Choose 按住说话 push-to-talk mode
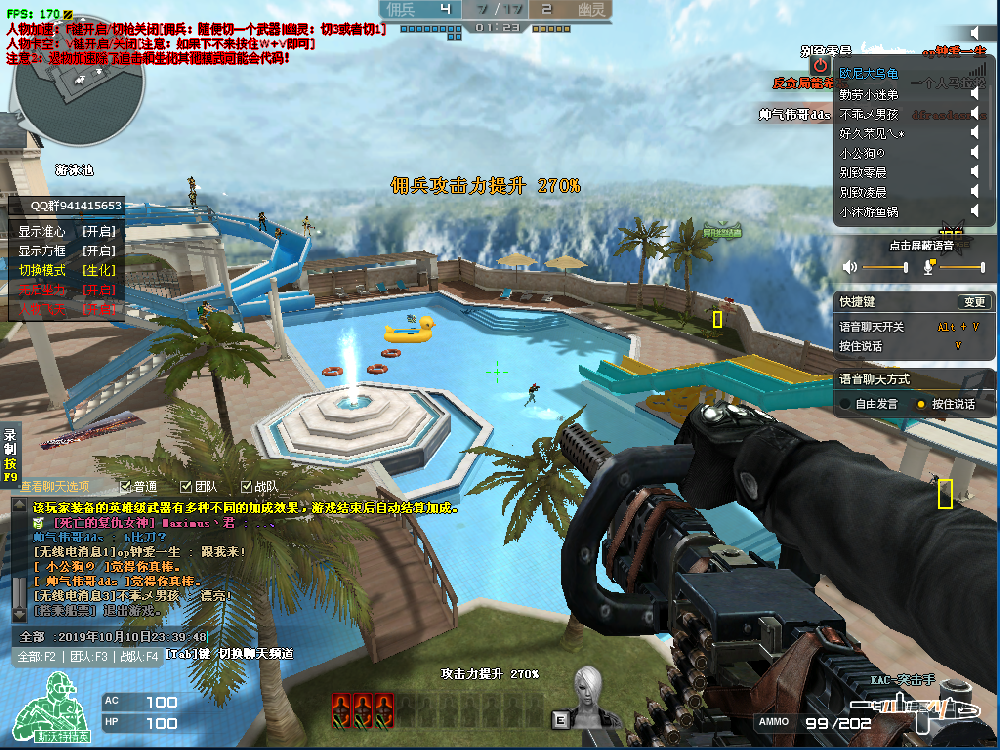Image resolution: width=1000 pixels, height=750 pixels. pyautogui.click(x=921, y=404)
